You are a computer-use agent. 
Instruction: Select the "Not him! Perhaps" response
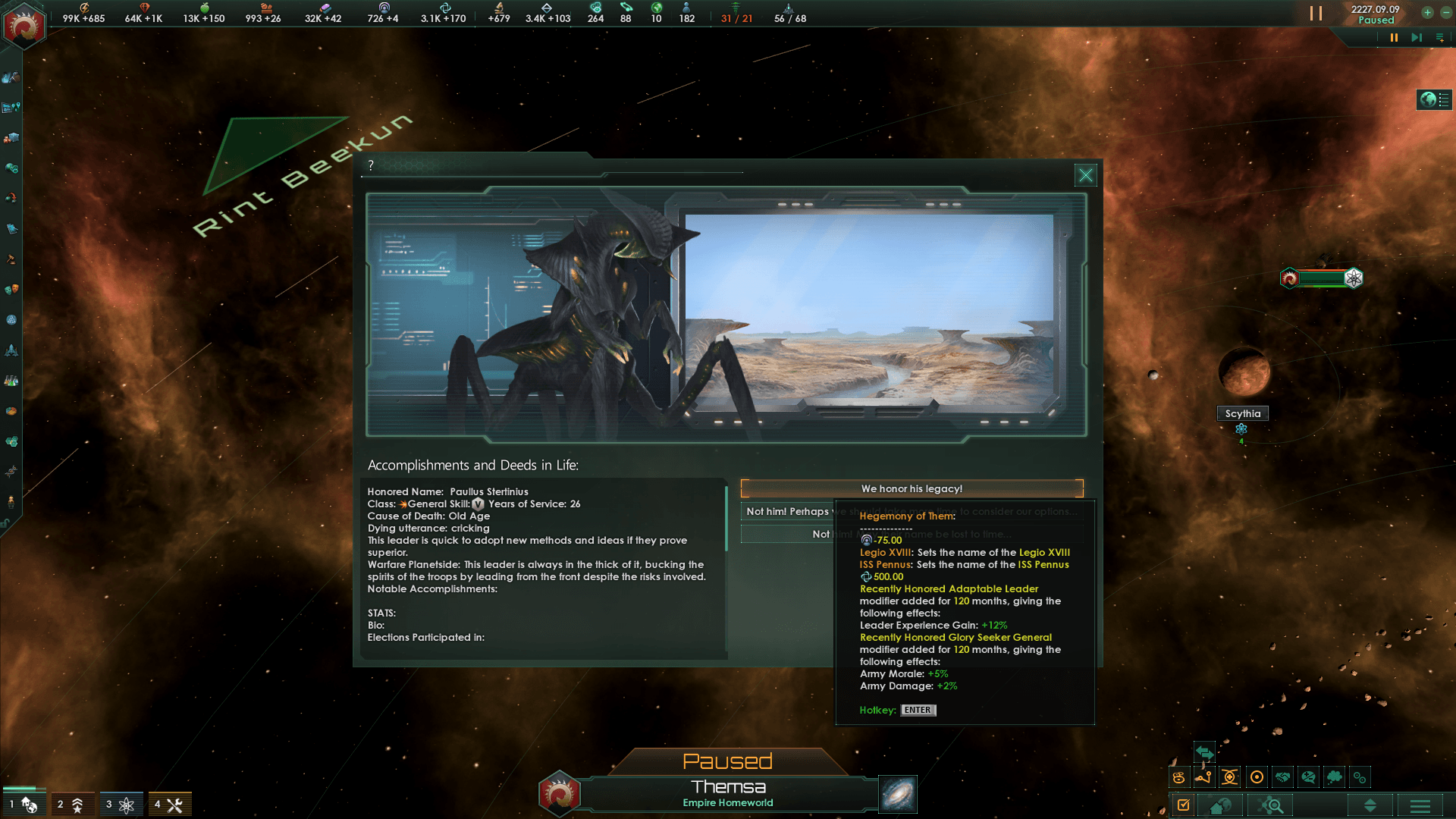point(787,512)
